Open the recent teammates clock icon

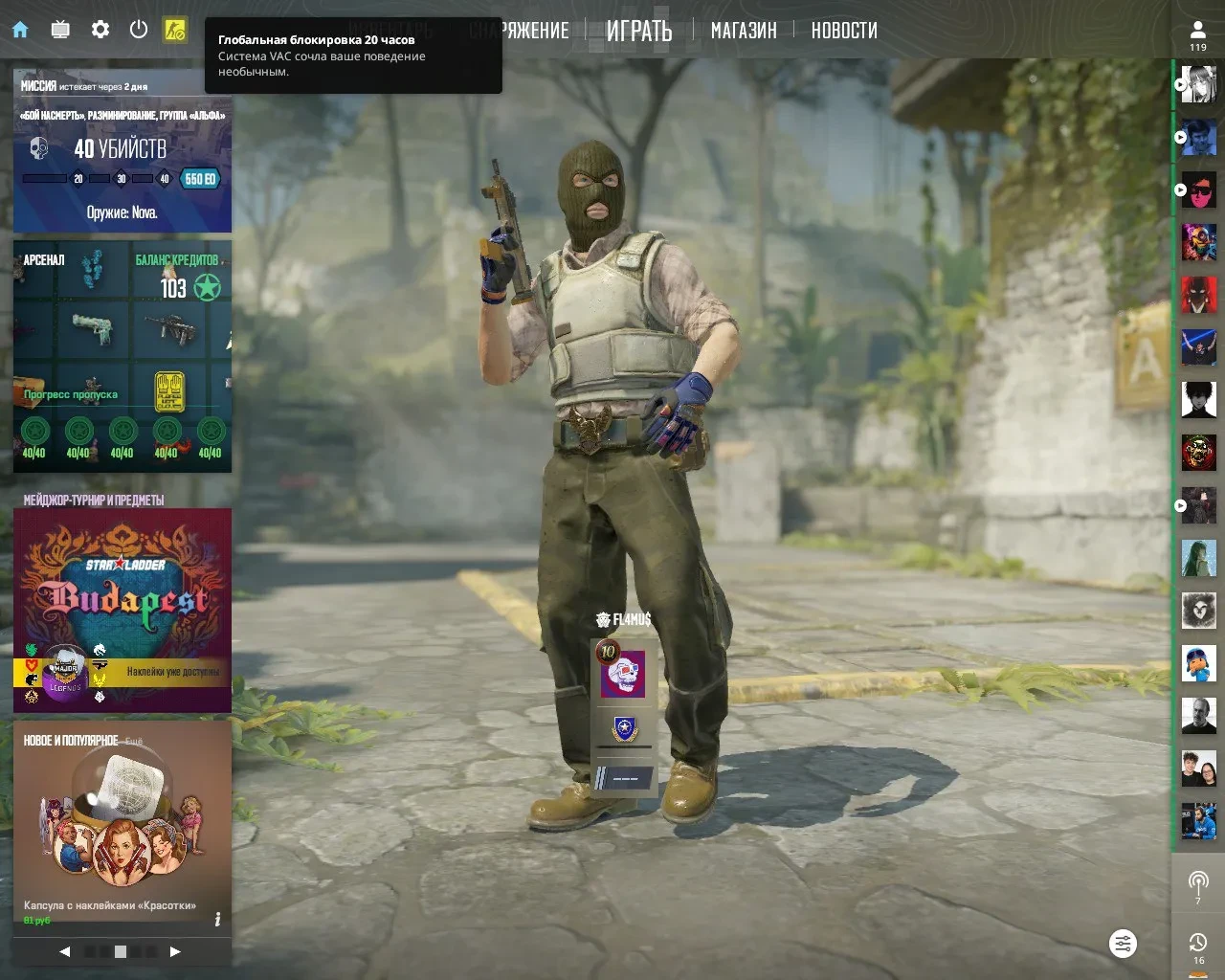click(1198, 946)
